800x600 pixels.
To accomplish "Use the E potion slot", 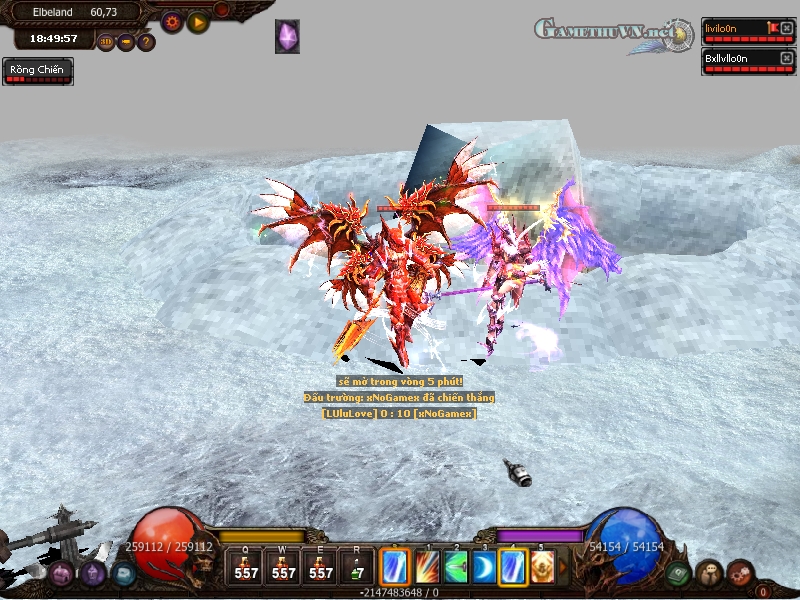I will [x=321, y=566].
